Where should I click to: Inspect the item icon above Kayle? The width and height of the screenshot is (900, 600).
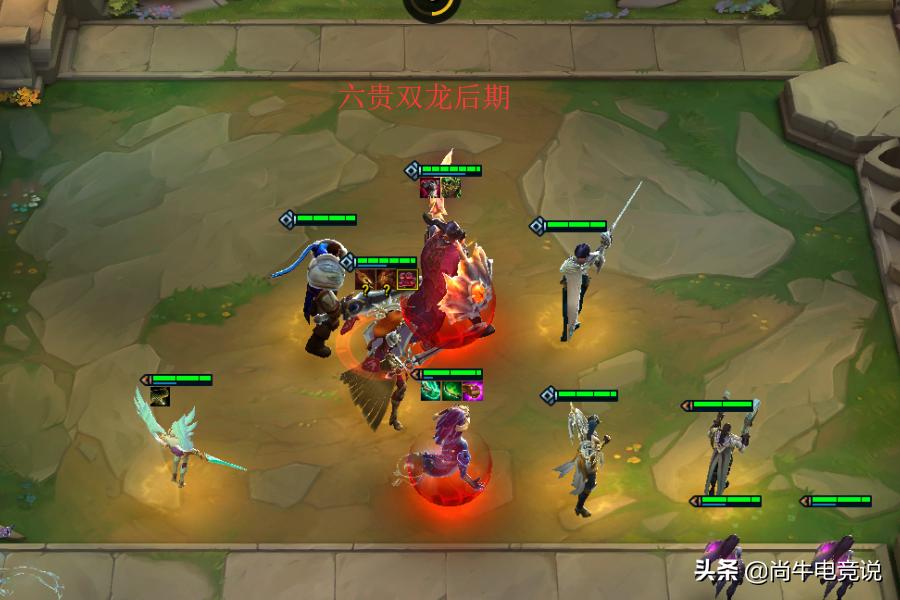tap(160, 396)
